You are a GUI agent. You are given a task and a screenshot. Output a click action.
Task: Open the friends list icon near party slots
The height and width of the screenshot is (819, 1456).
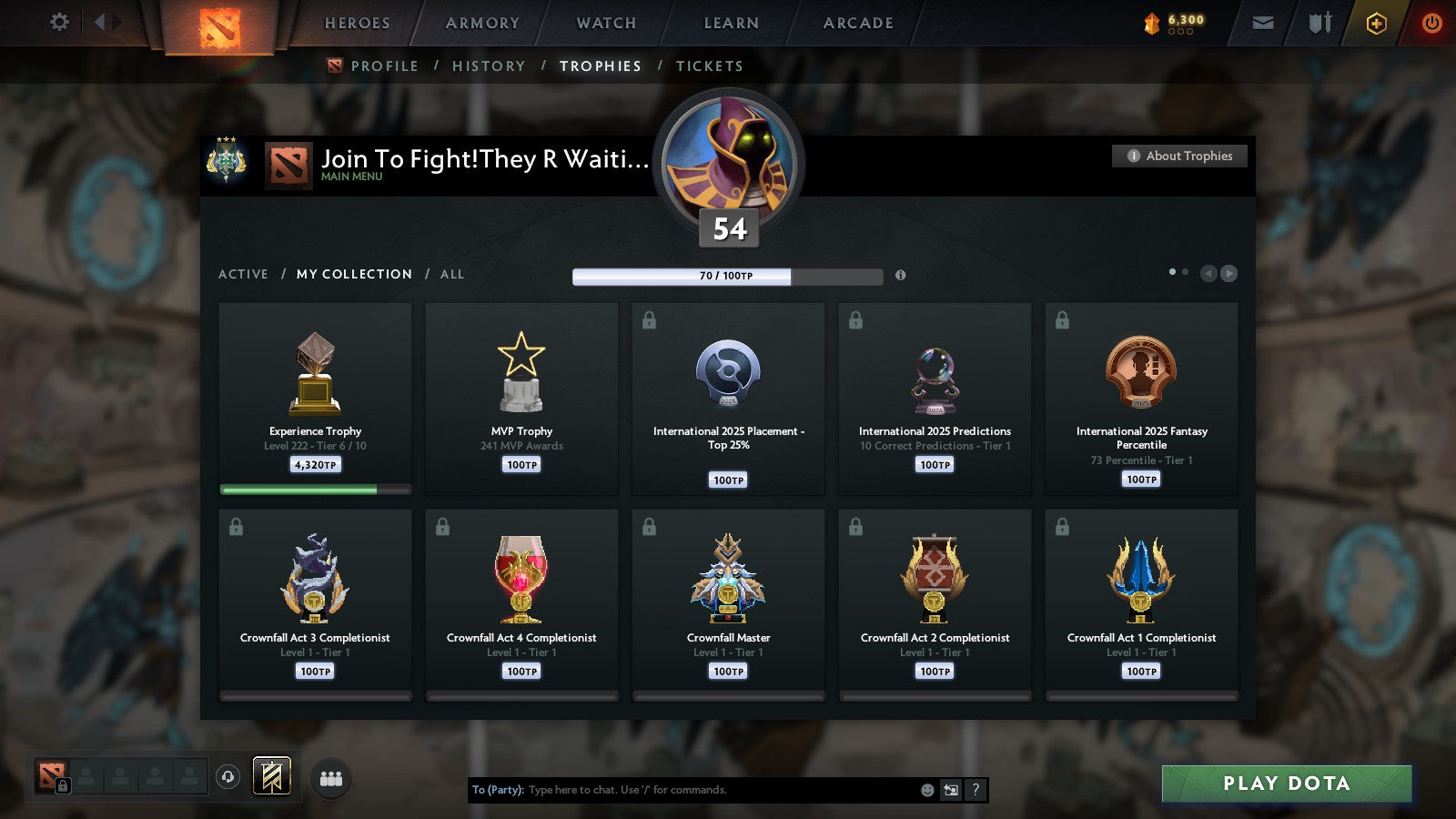coord(332,778)
